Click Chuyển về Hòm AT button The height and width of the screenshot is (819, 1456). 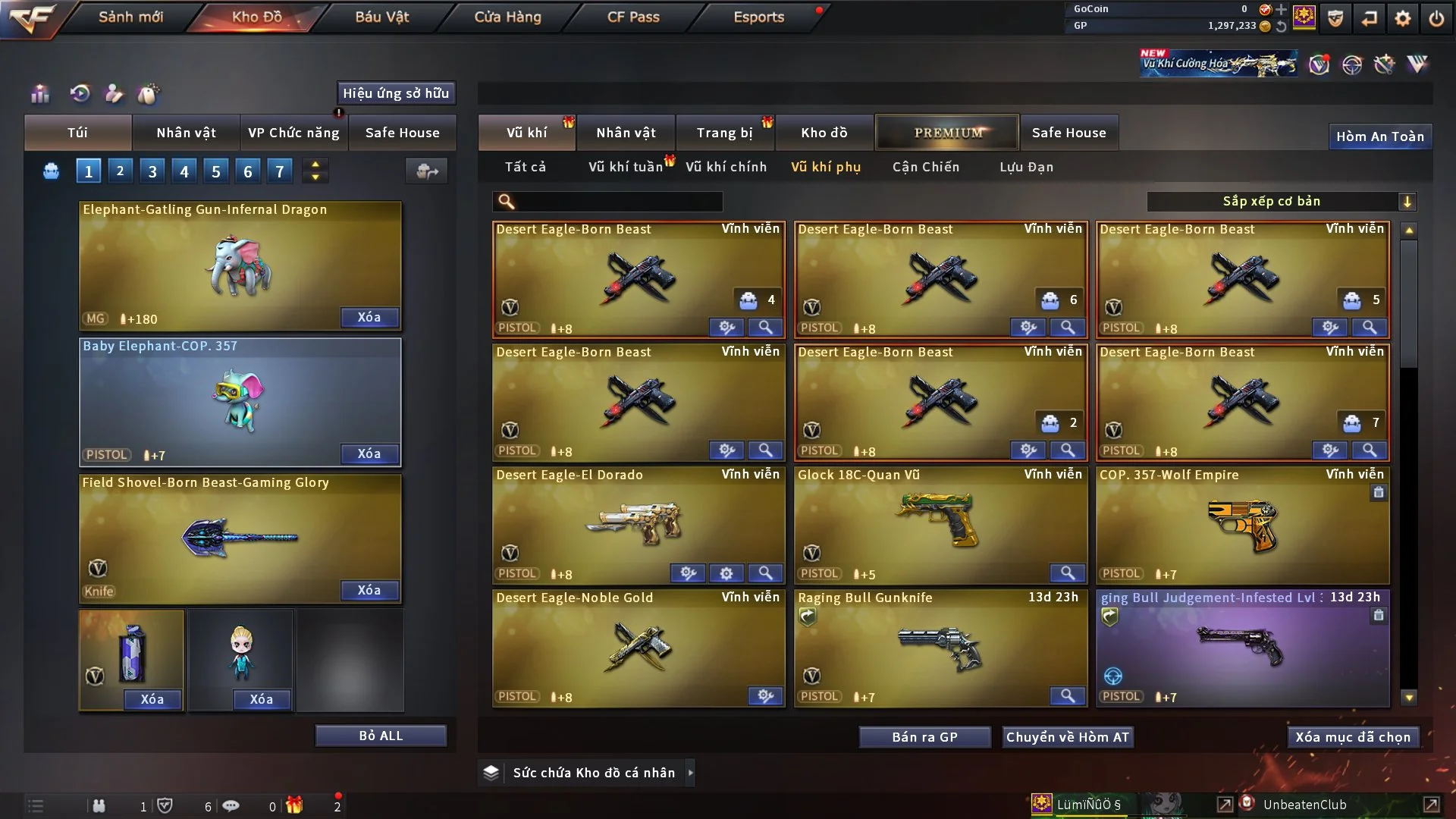click(x=1067, y=737)
